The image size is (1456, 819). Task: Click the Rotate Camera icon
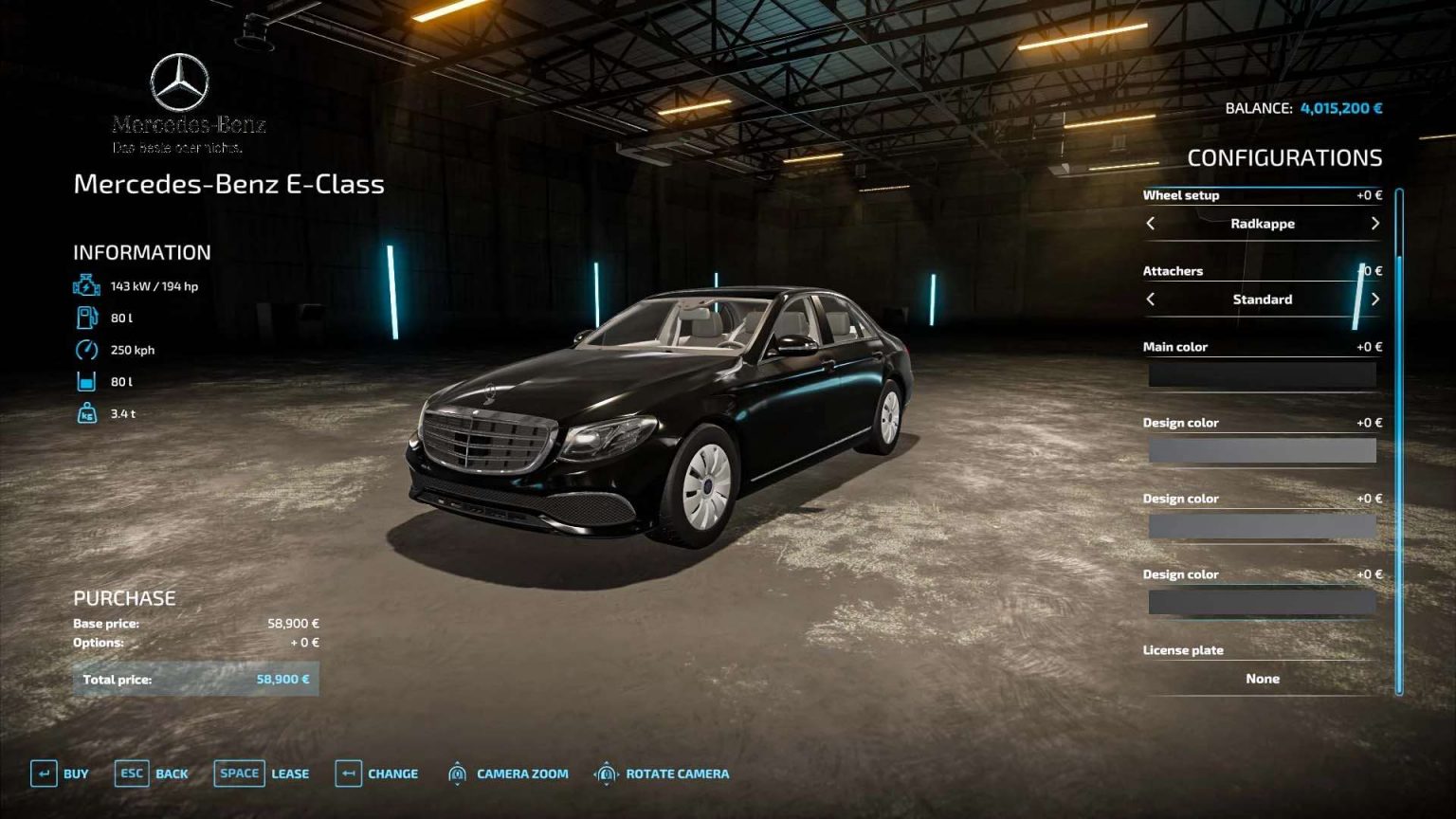click(x=607, y=773)
